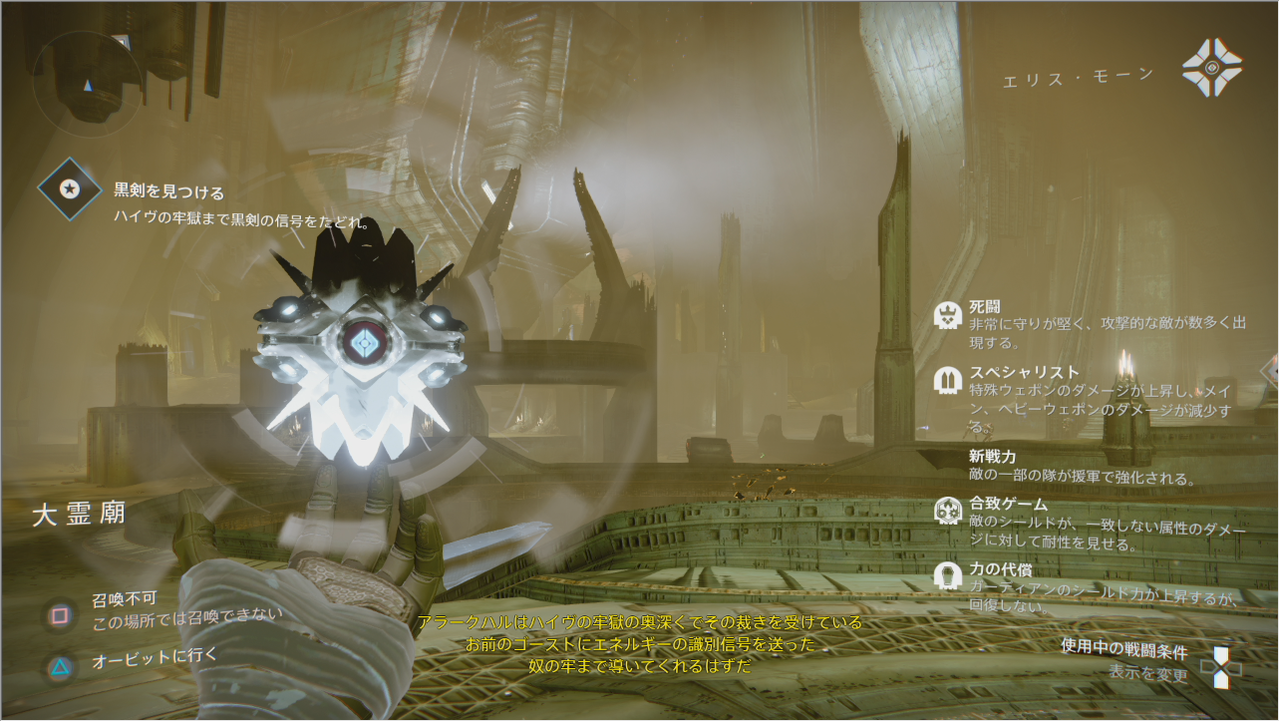
Task: Inspect the 力の代償 modifier icon
Action: tap(947, 575)
